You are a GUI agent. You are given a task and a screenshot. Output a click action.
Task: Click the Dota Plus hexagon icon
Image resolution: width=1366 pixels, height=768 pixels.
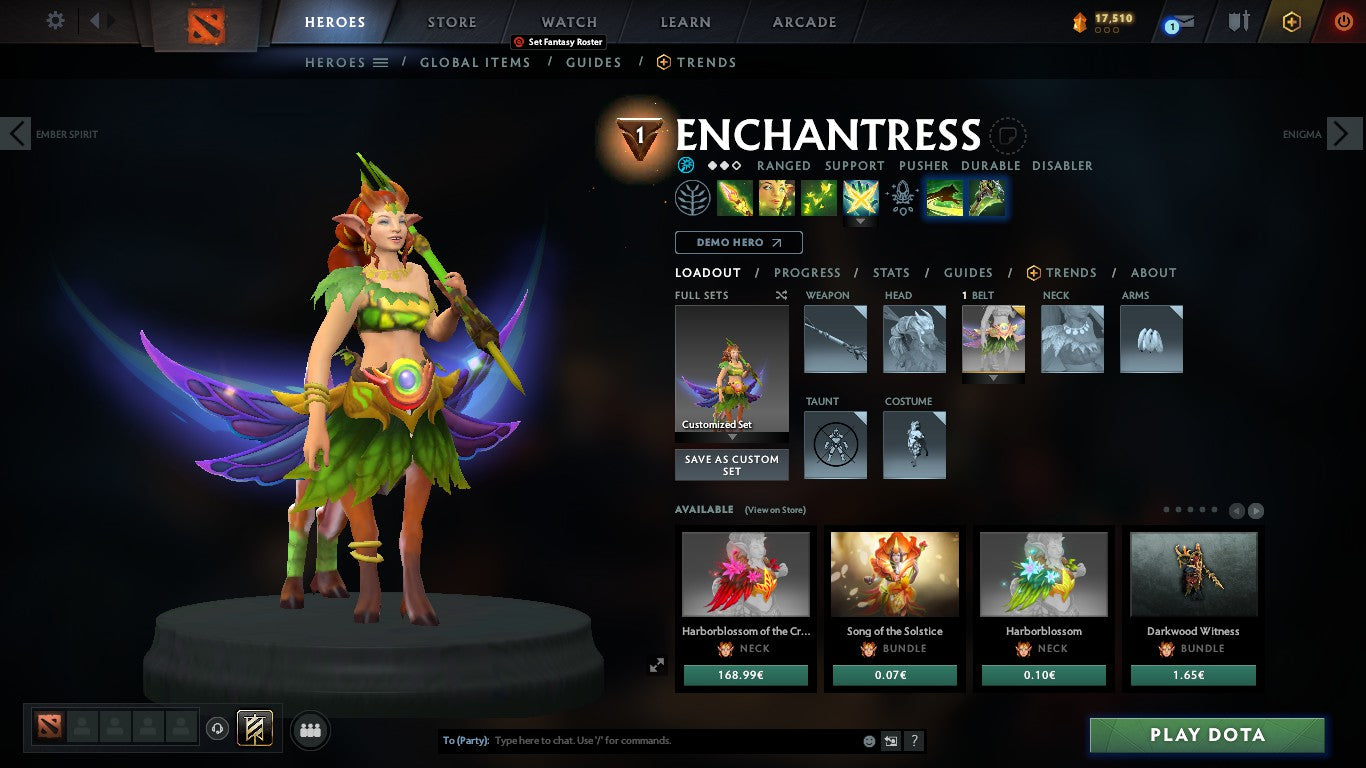1291,21
